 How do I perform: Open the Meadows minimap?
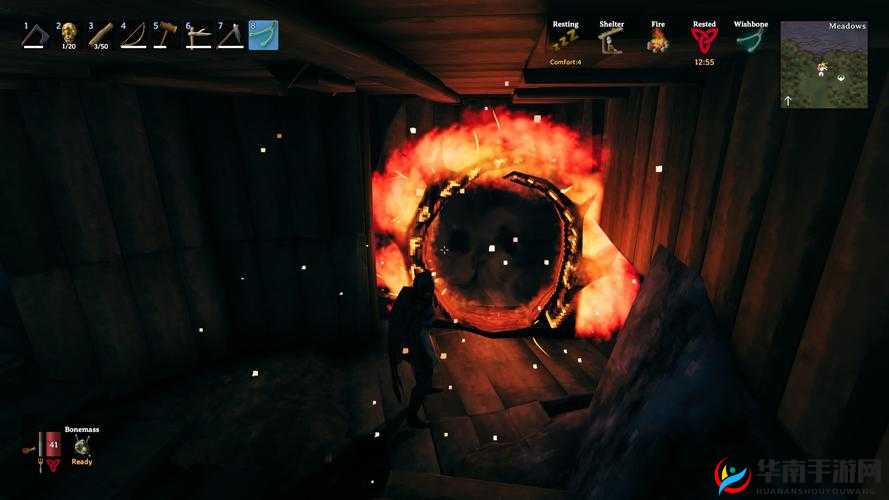pos(824,65)
